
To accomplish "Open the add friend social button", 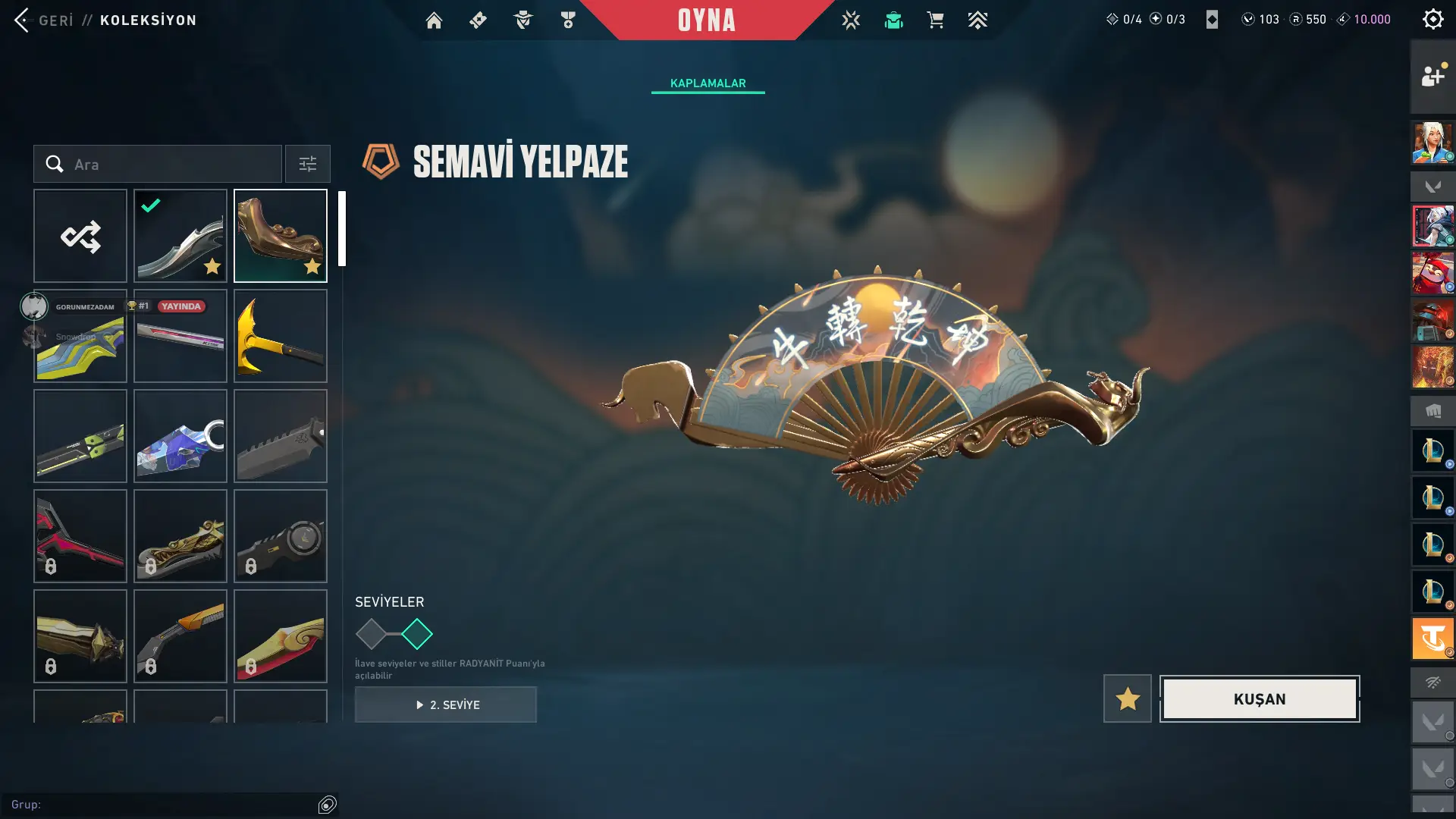I will [x=1432, y=76].
